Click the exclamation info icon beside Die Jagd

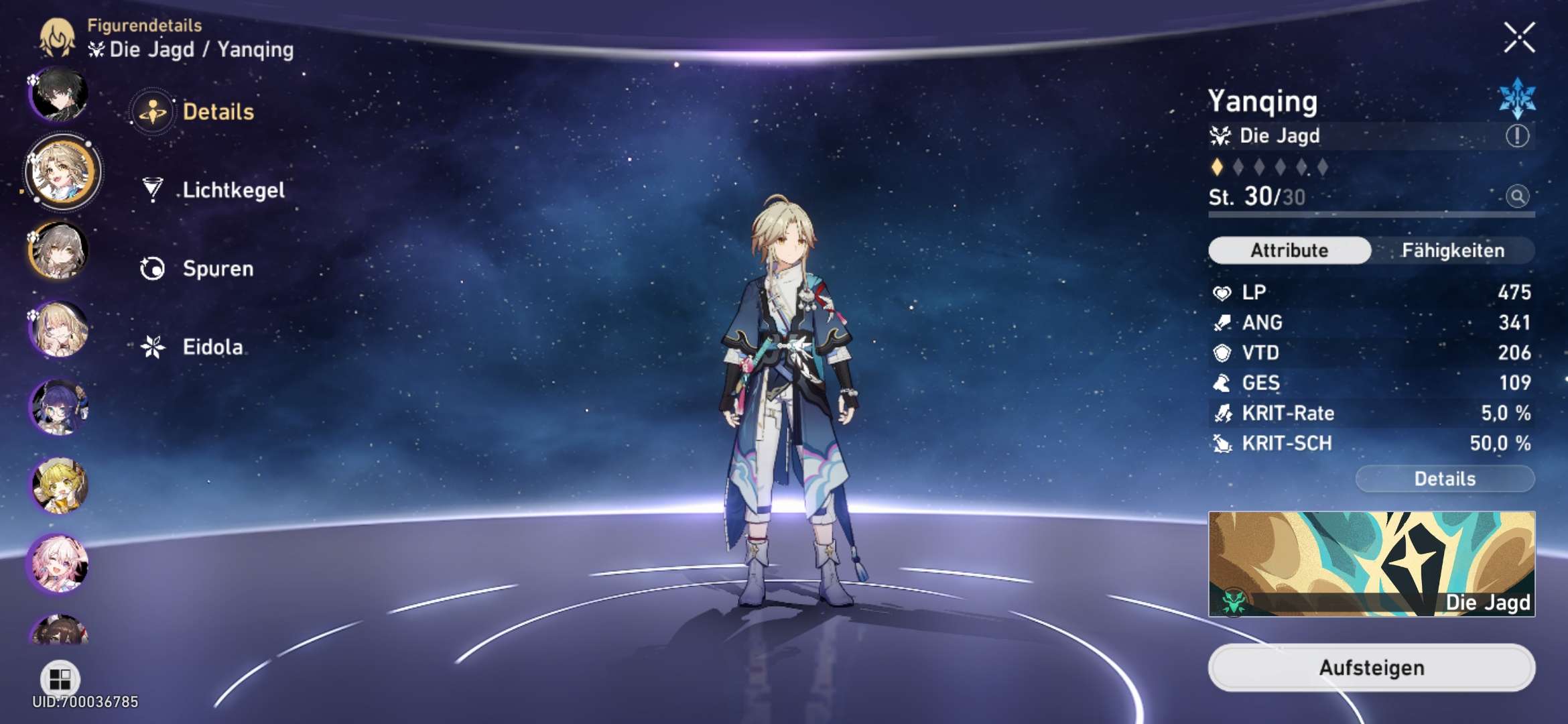point(1517,136)
